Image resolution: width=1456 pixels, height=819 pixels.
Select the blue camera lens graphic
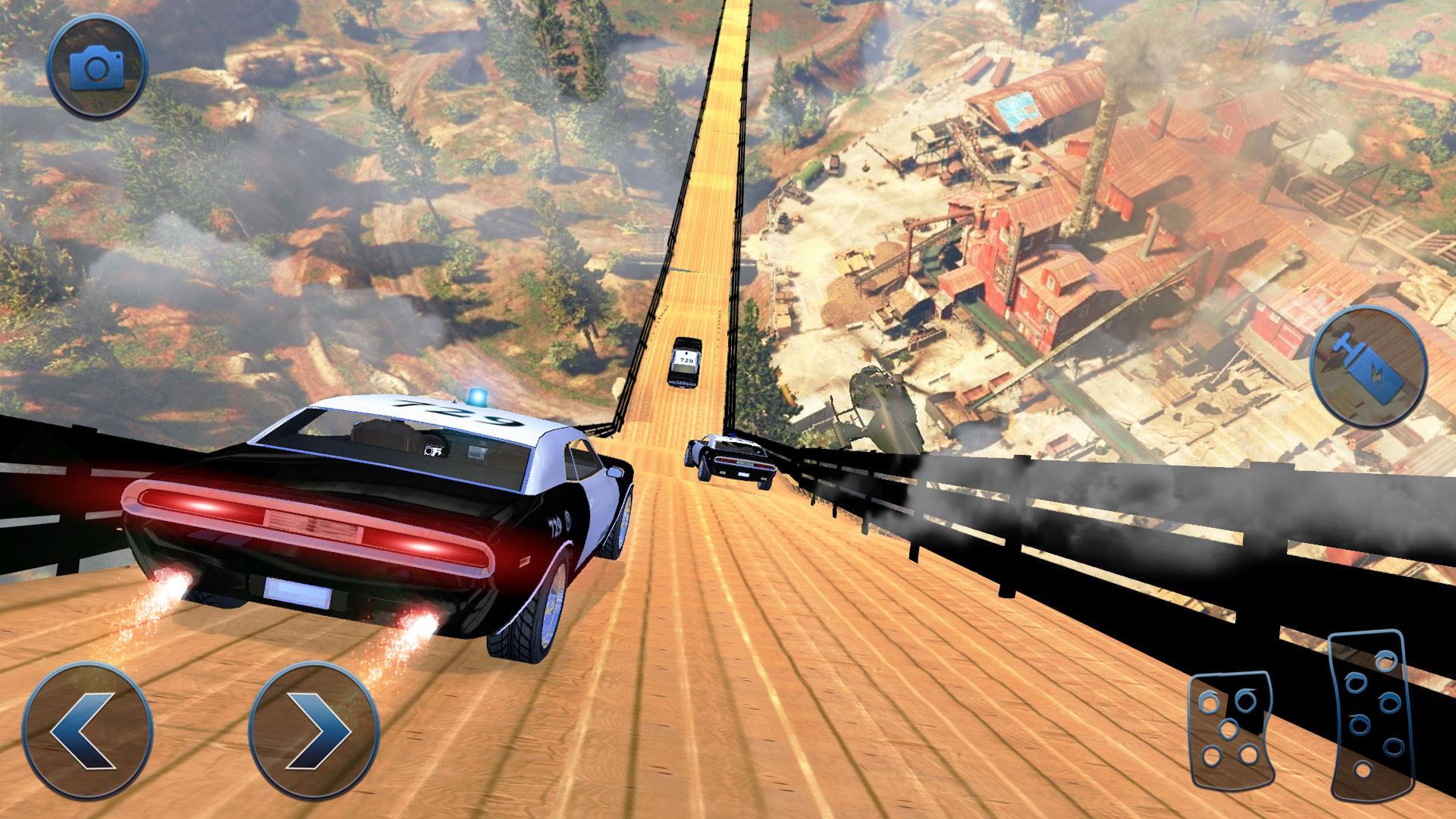click(97, 70)
